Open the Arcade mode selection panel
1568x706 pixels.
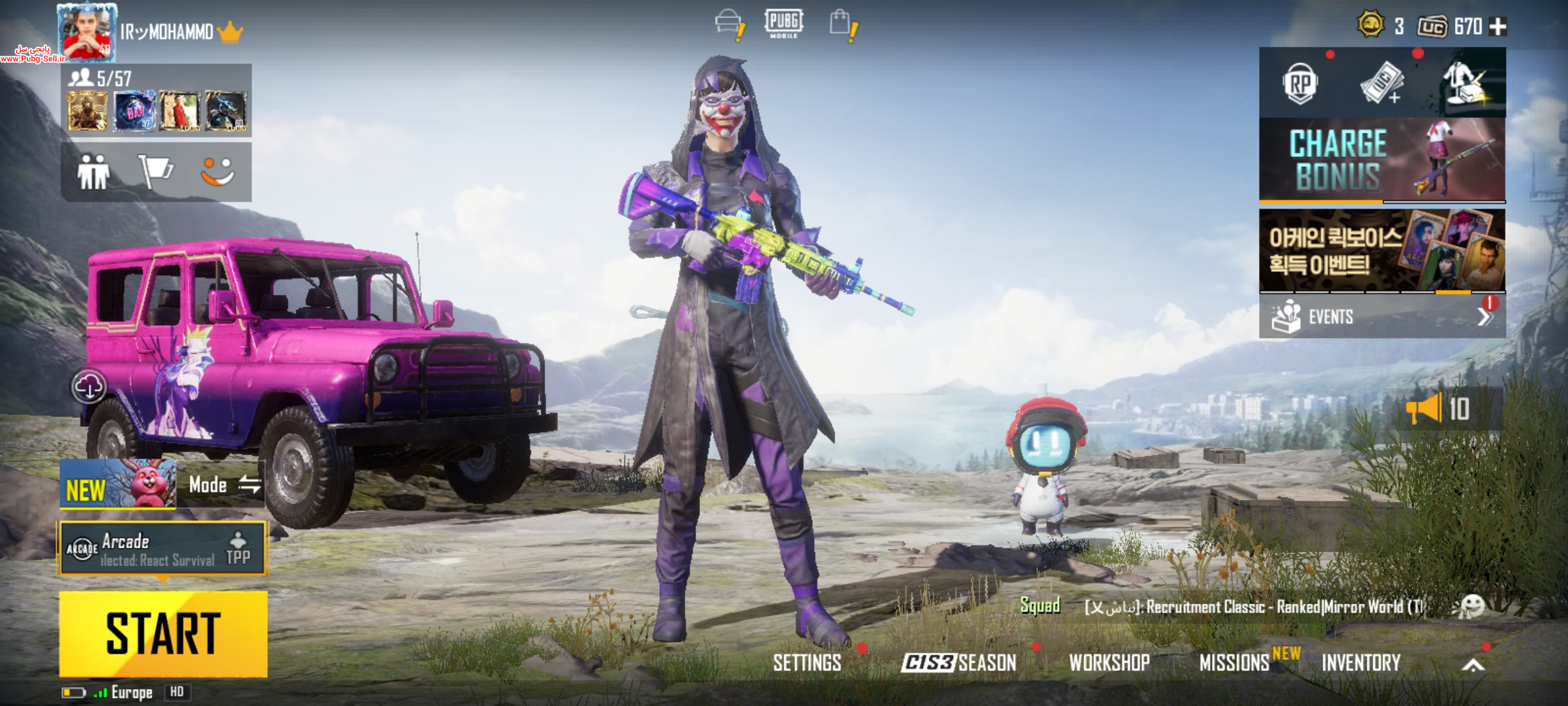coord(163,548)
